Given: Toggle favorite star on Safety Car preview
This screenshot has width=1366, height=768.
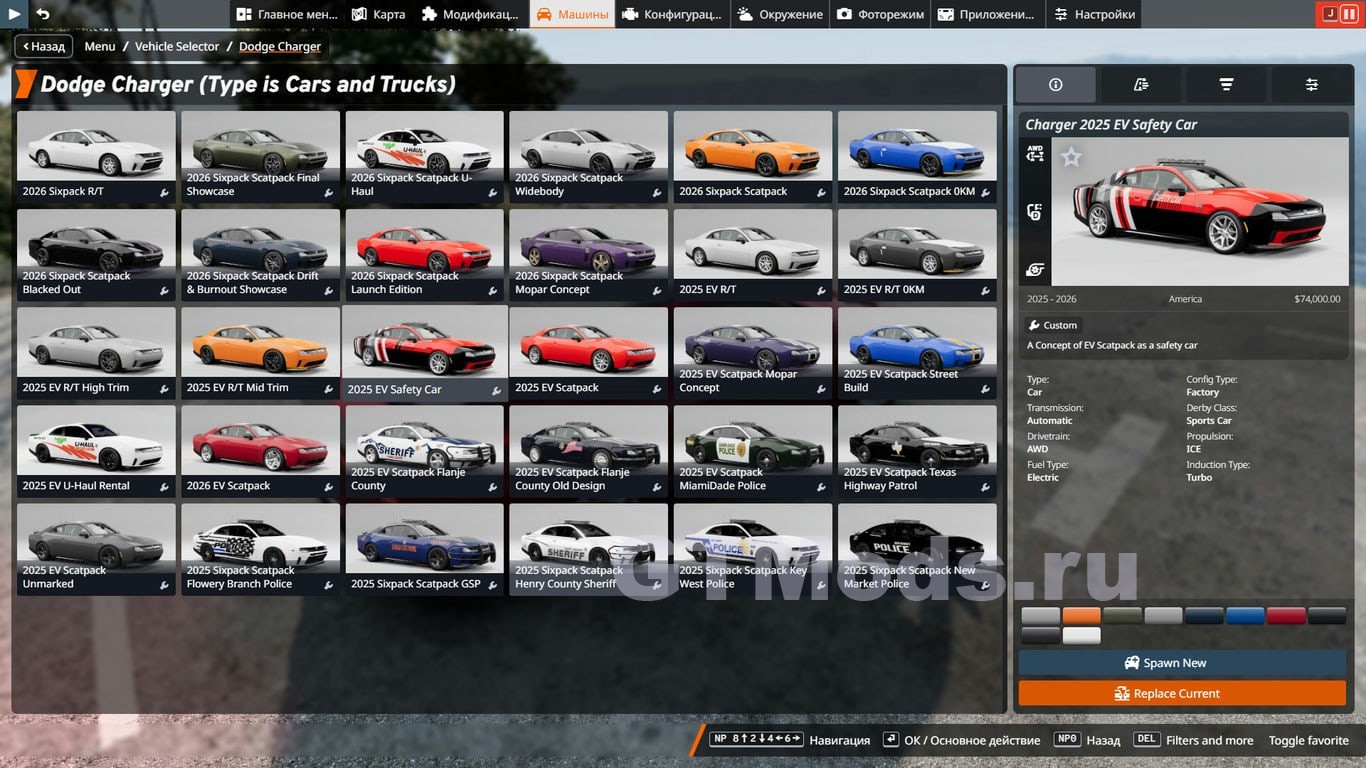Looking at the screenshot, I should [x=1071, y=157].
